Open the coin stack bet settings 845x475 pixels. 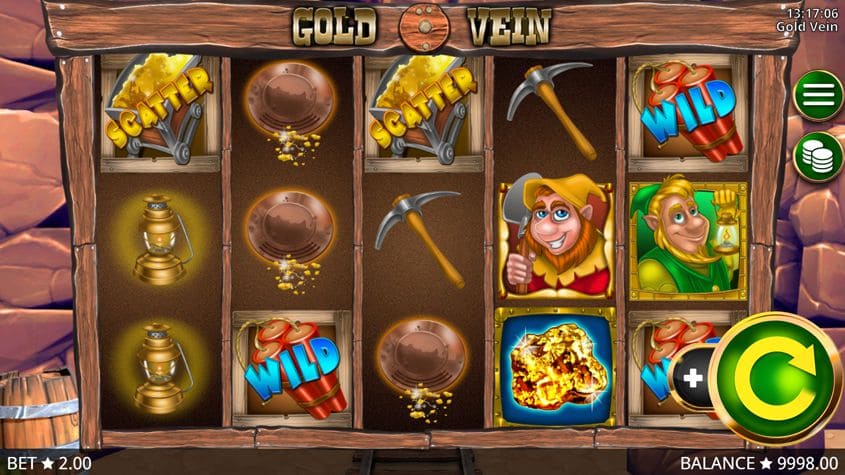coord(818,155)
